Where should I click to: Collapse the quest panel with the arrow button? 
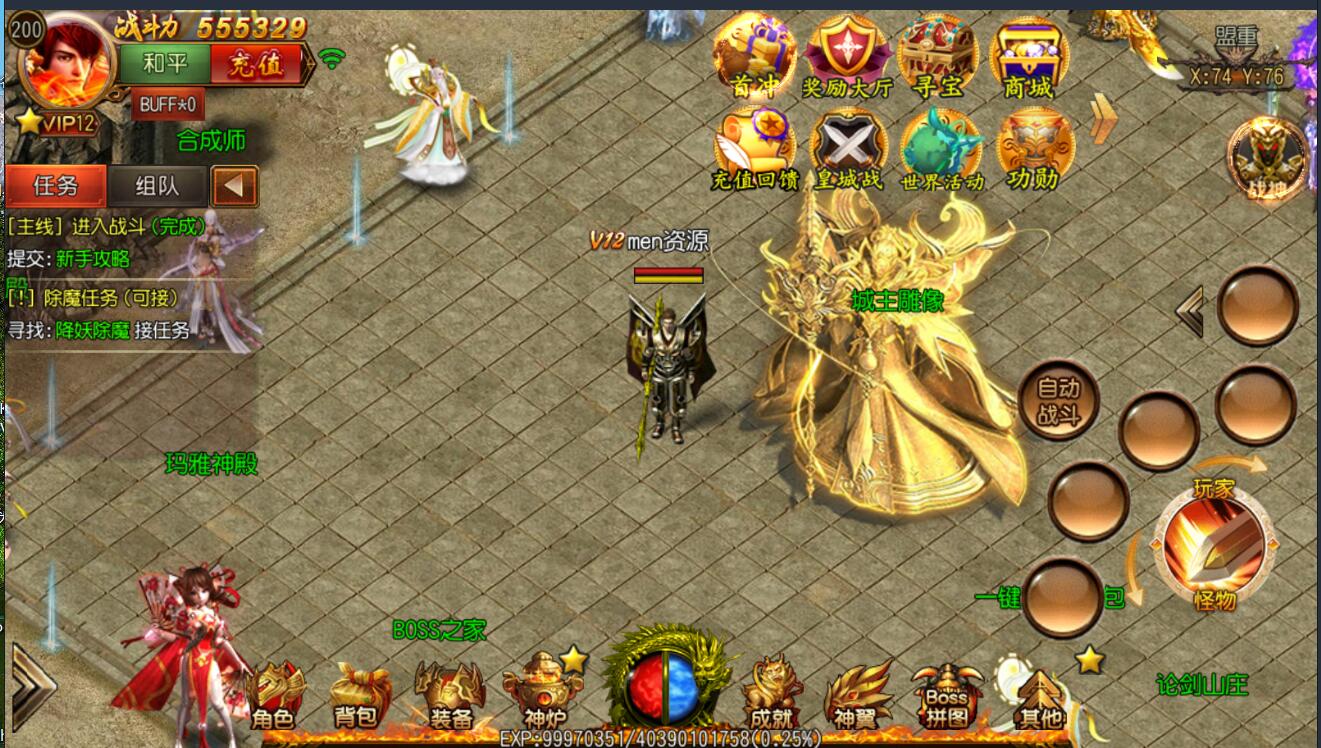(x=235, y=186)
